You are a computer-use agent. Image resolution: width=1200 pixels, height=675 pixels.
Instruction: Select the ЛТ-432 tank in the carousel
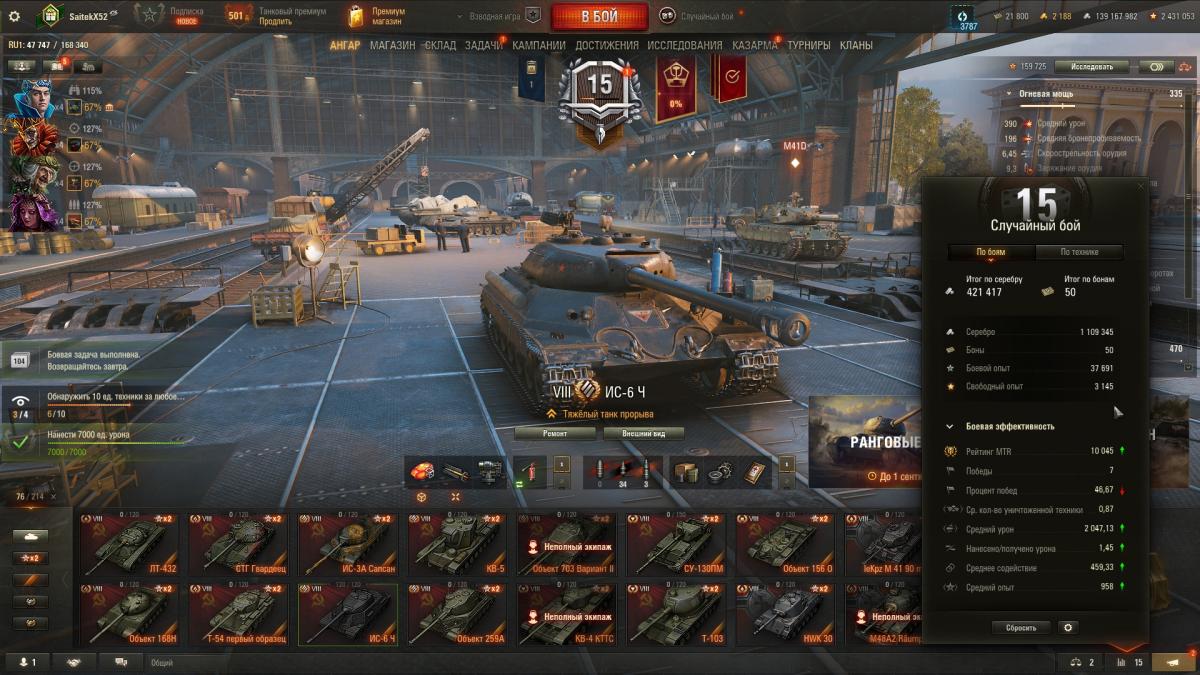[x=129, y=544]
